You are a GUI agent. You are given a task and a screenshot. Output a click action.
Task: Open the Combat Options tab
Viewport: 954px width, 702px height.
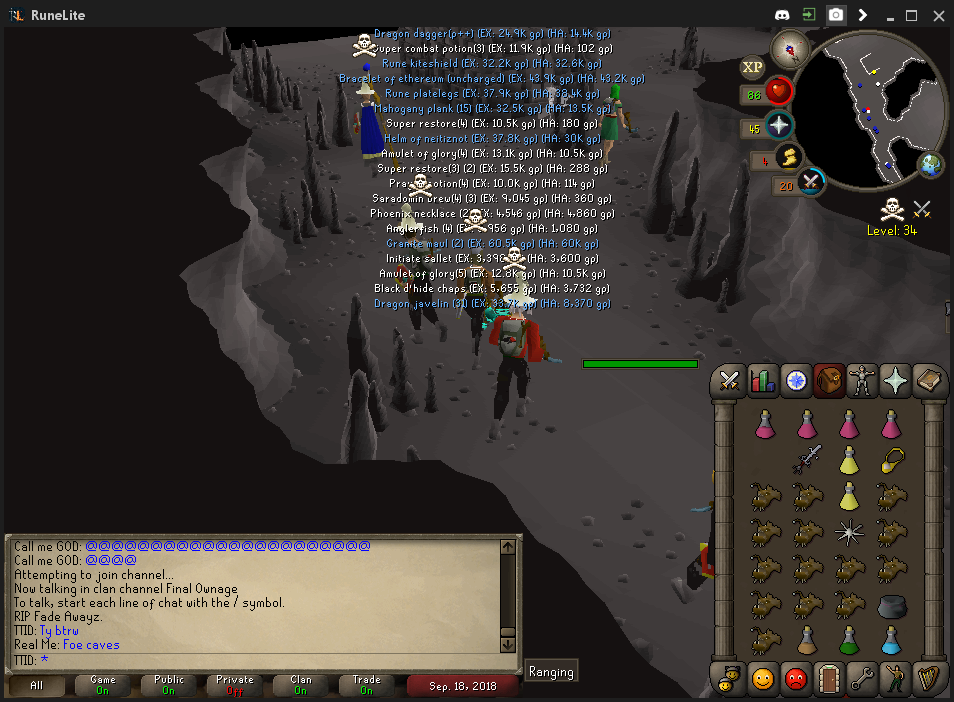click(x=730, y=381)
